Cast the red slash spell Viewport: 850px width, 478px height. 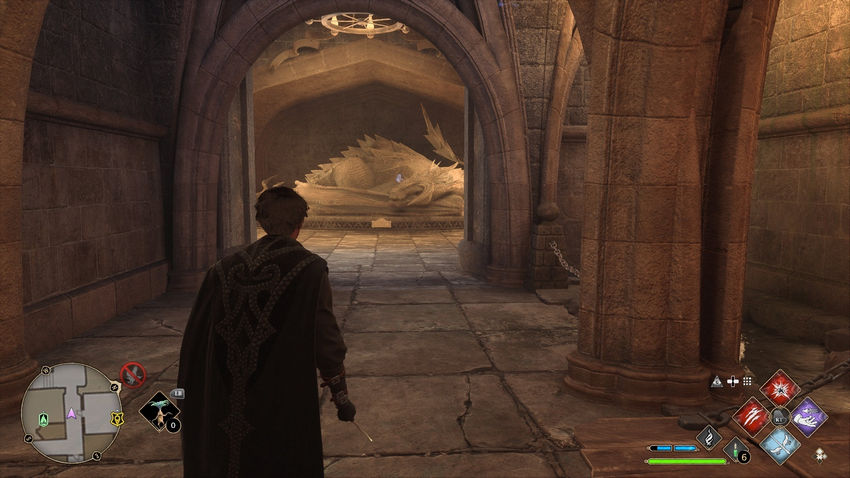pos(751,416)
